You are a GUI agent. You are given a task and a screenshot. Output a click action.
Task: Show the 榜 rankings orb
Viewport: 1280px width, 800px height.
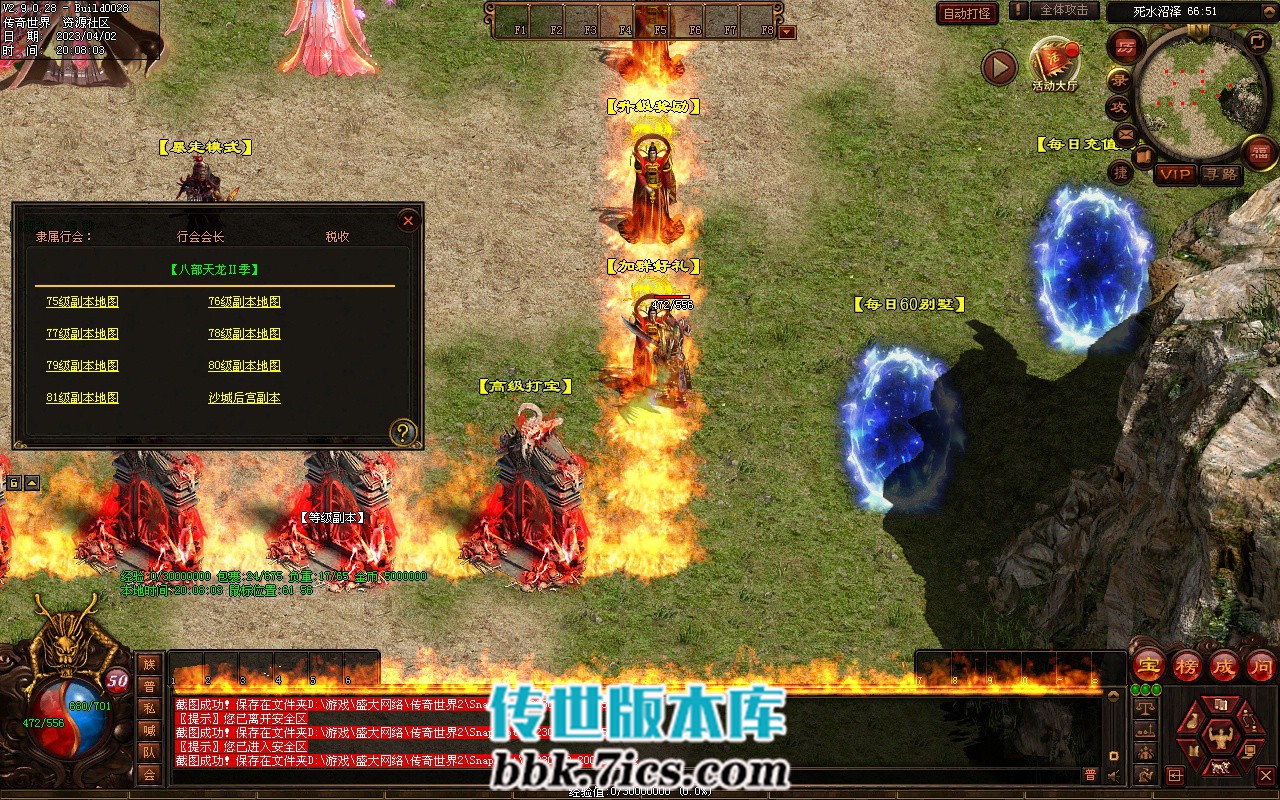point(1186,665)
